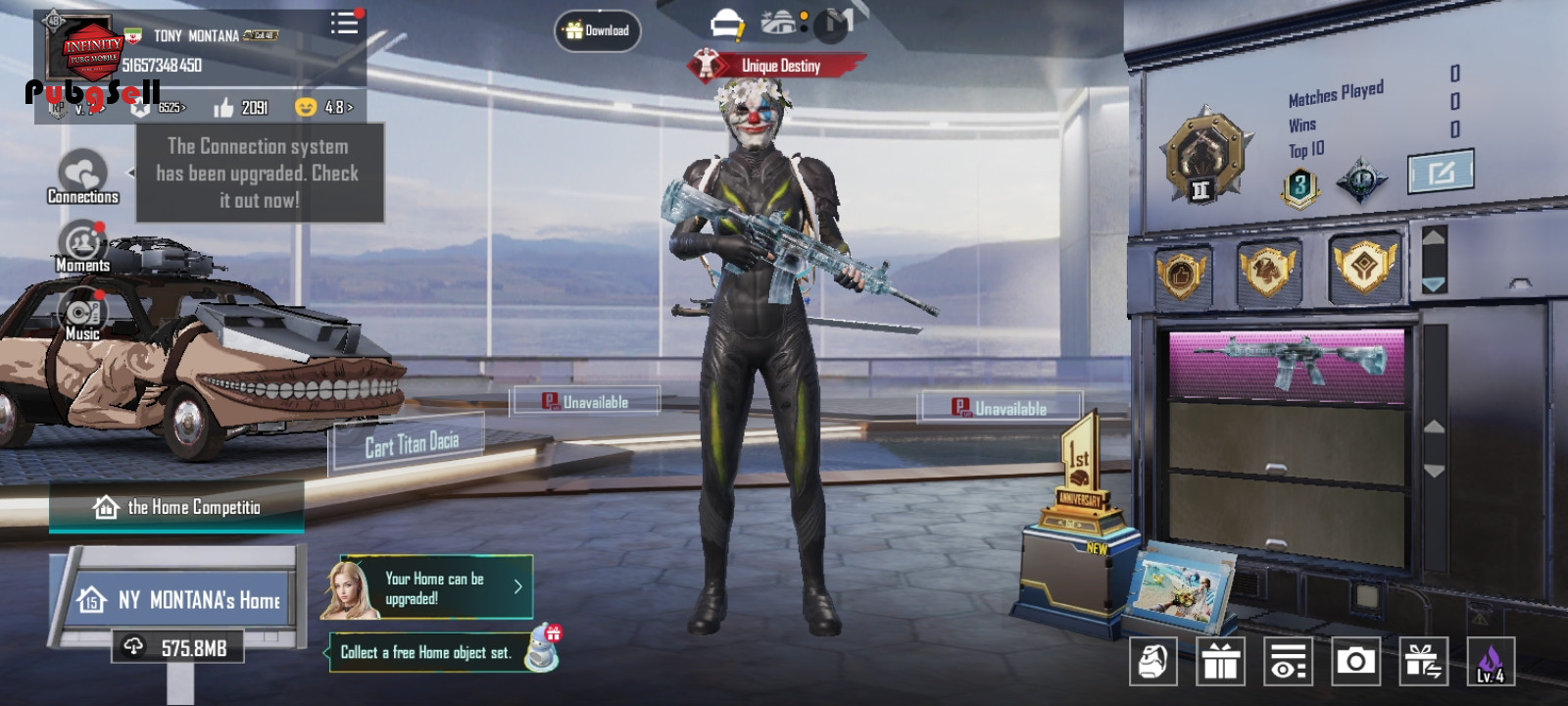The image size is (1568, 706).
Task: Open the list menu icon
Action: coord(344,24)
